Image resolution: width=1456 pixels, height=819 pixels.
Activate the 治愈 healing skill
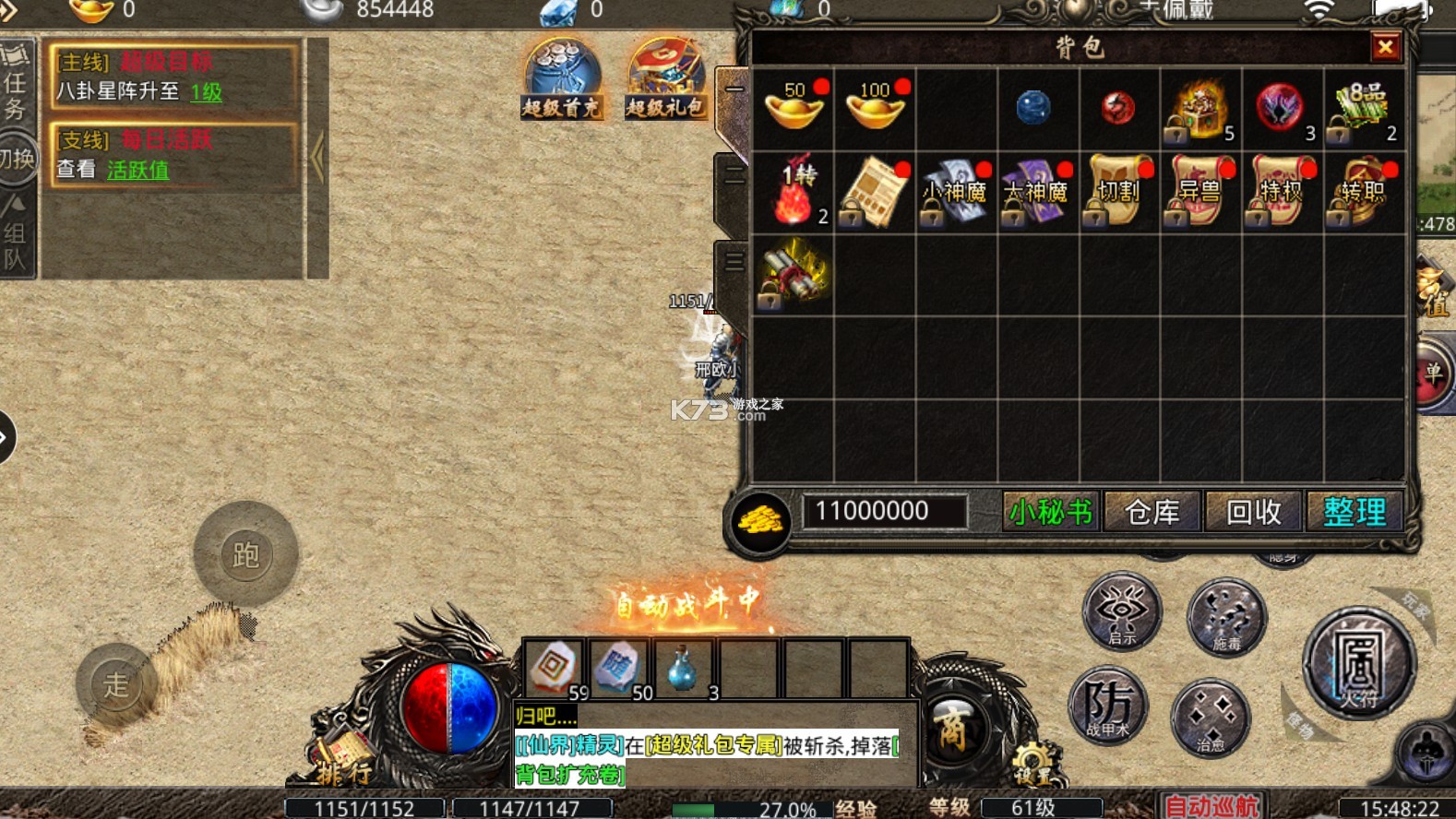pyautogui.click(x=1211, y=718)
